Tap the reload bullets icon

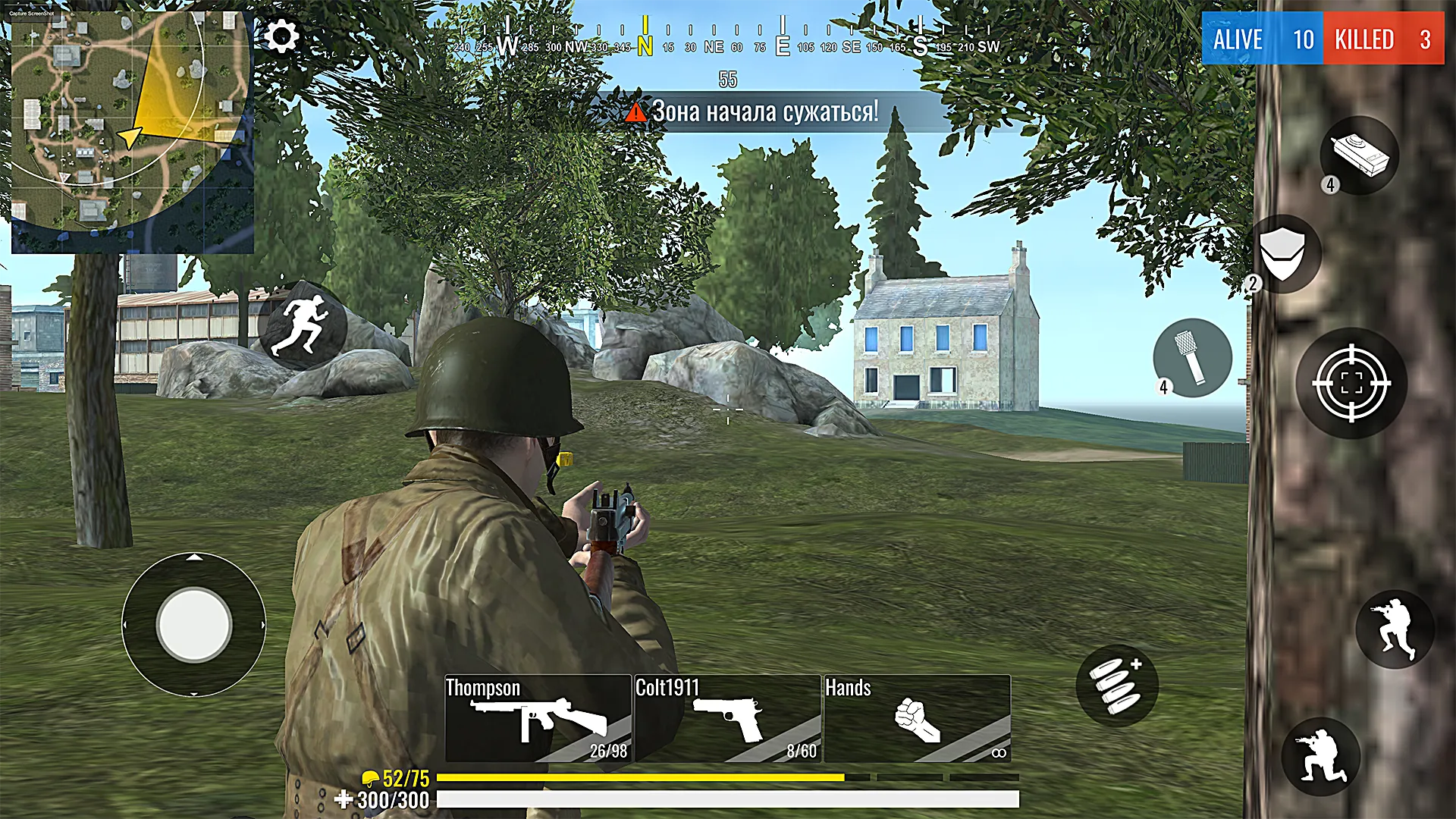(x=1116, y=685)
